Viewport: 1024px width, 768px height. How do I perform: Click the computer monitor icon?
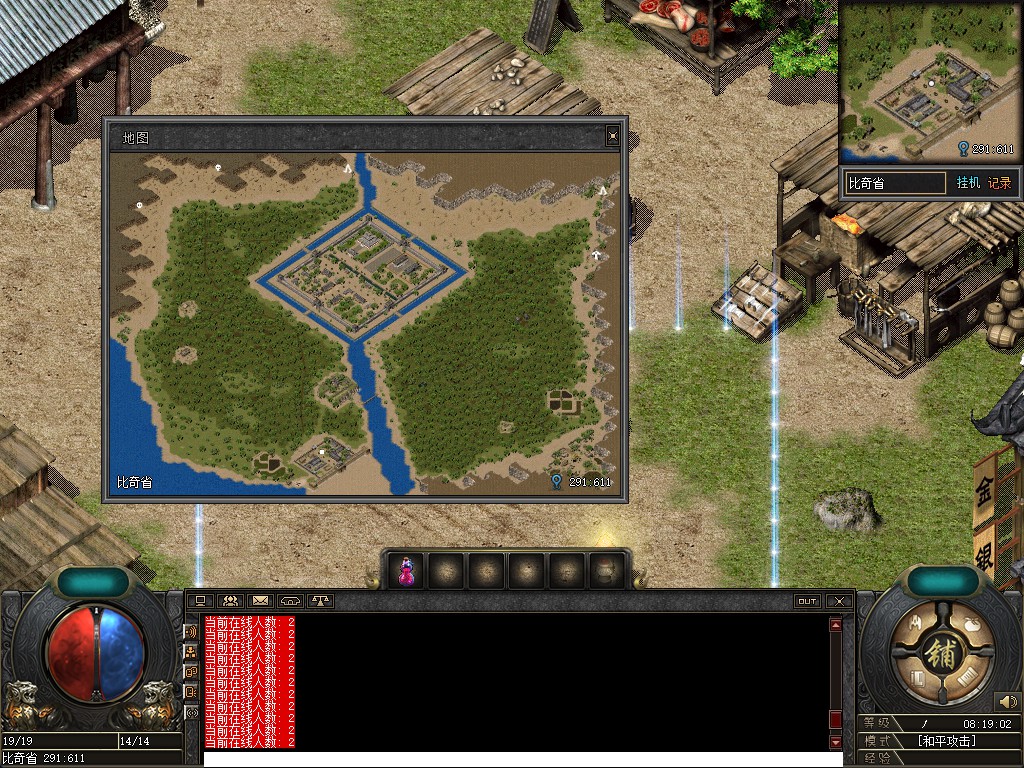(200, 601)
